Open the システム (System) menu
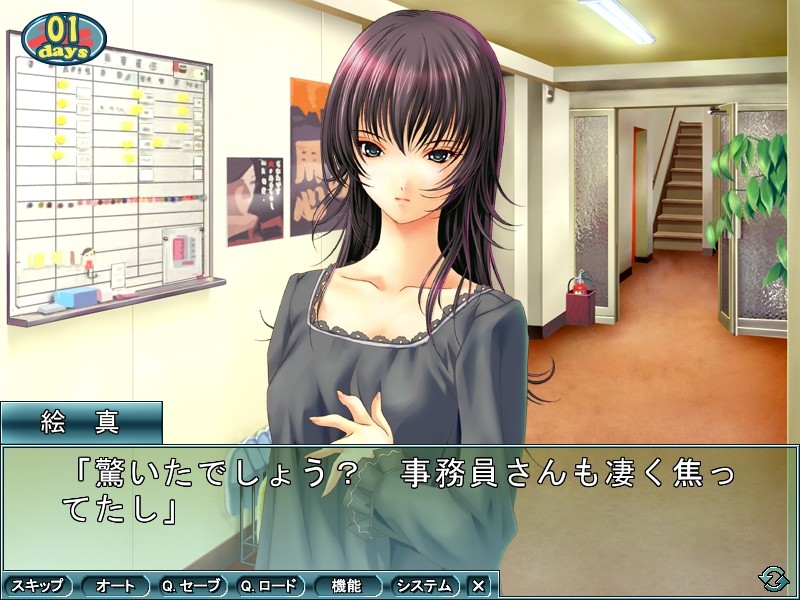 [425, 586]
